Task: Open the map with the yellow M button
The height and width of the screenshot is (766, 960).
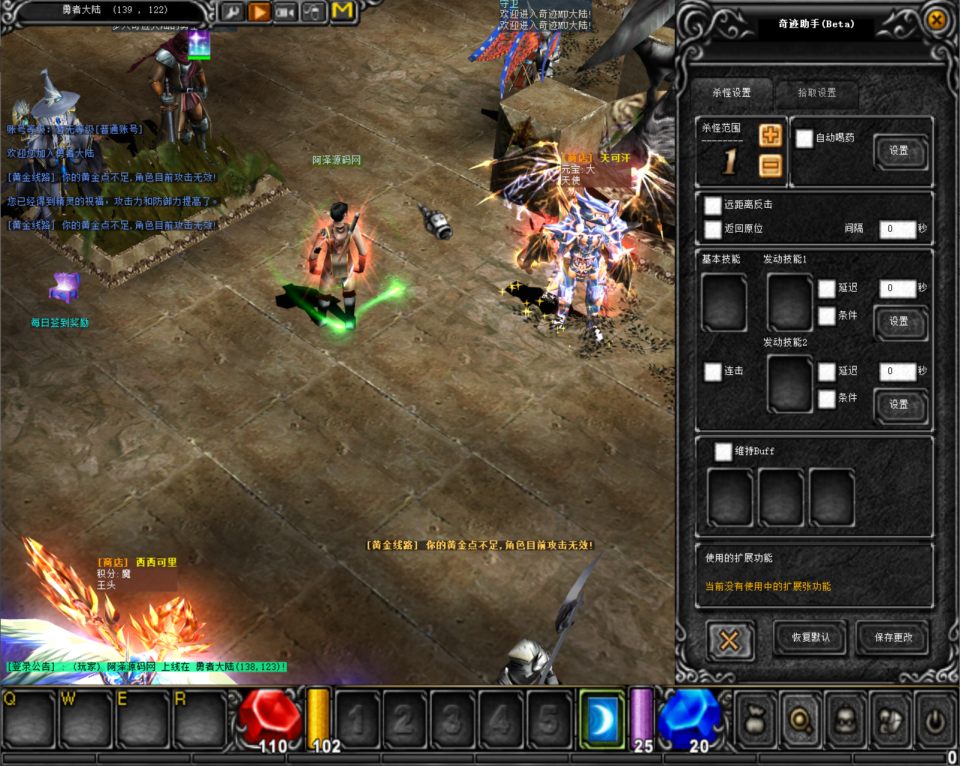Action: [x=343, y=12]
